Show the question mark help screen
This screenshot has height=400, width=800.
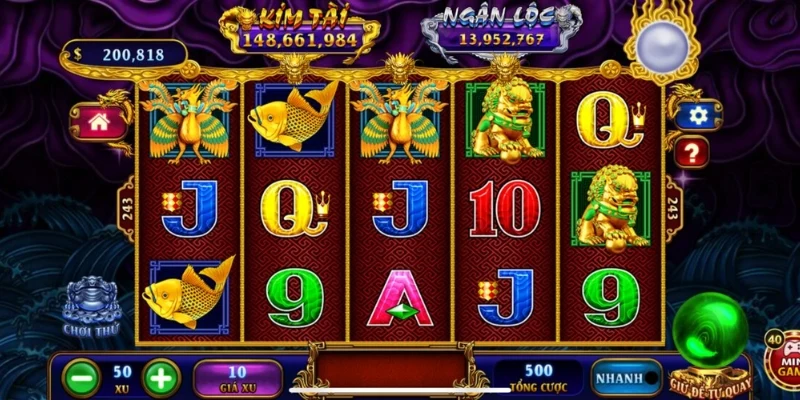[x=693, y=152]
